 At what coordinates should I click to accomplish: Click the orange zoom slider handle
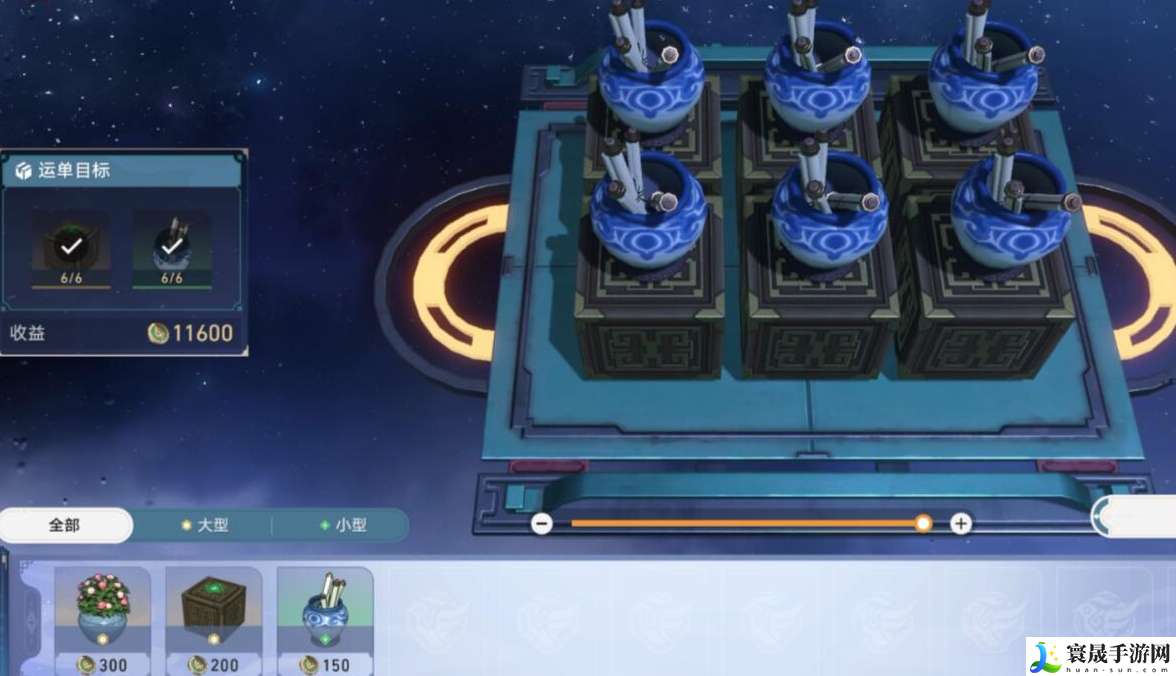(923, 523)
